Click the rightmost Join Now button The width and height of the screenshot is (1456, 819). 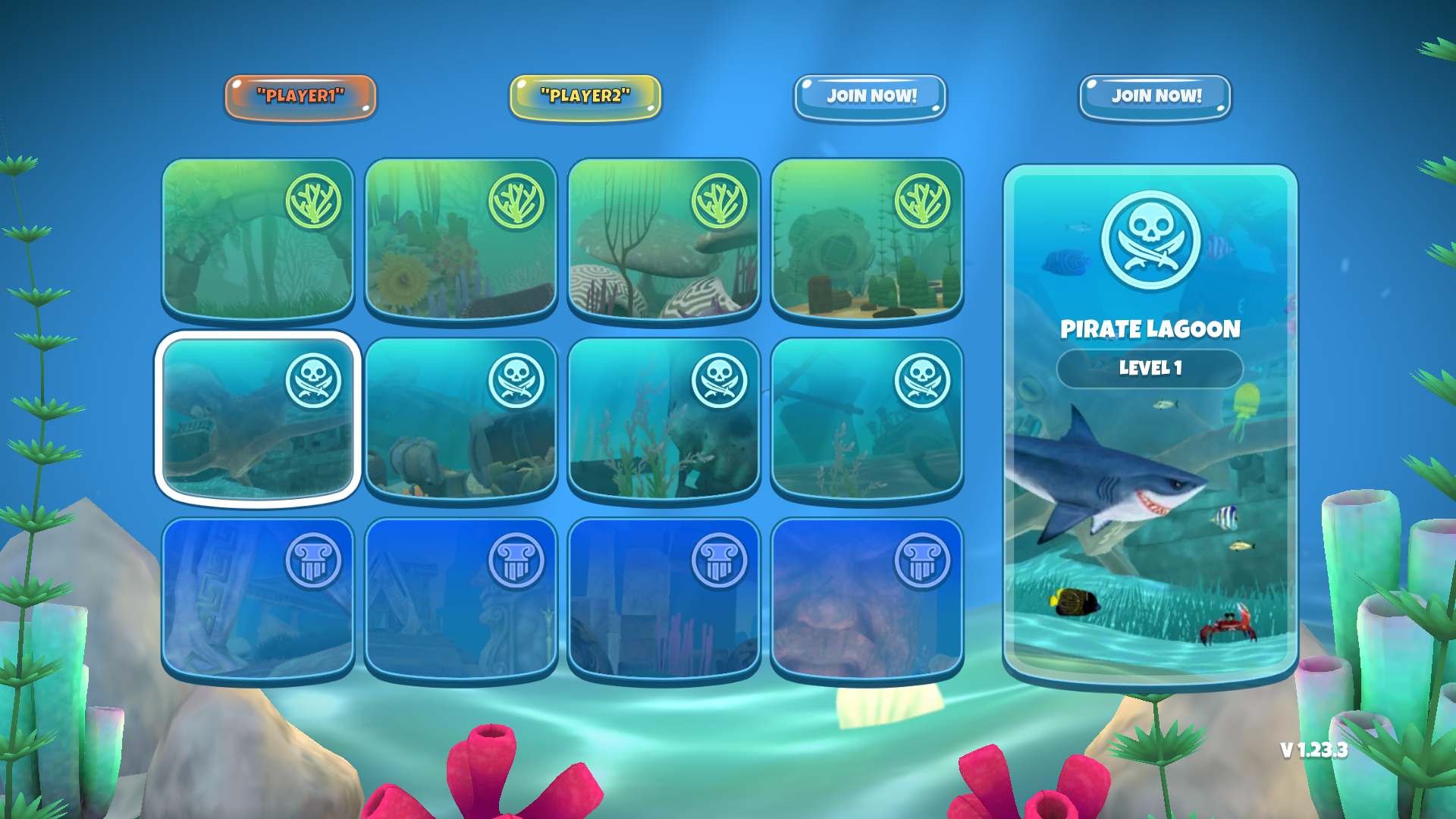[1156, 96]
